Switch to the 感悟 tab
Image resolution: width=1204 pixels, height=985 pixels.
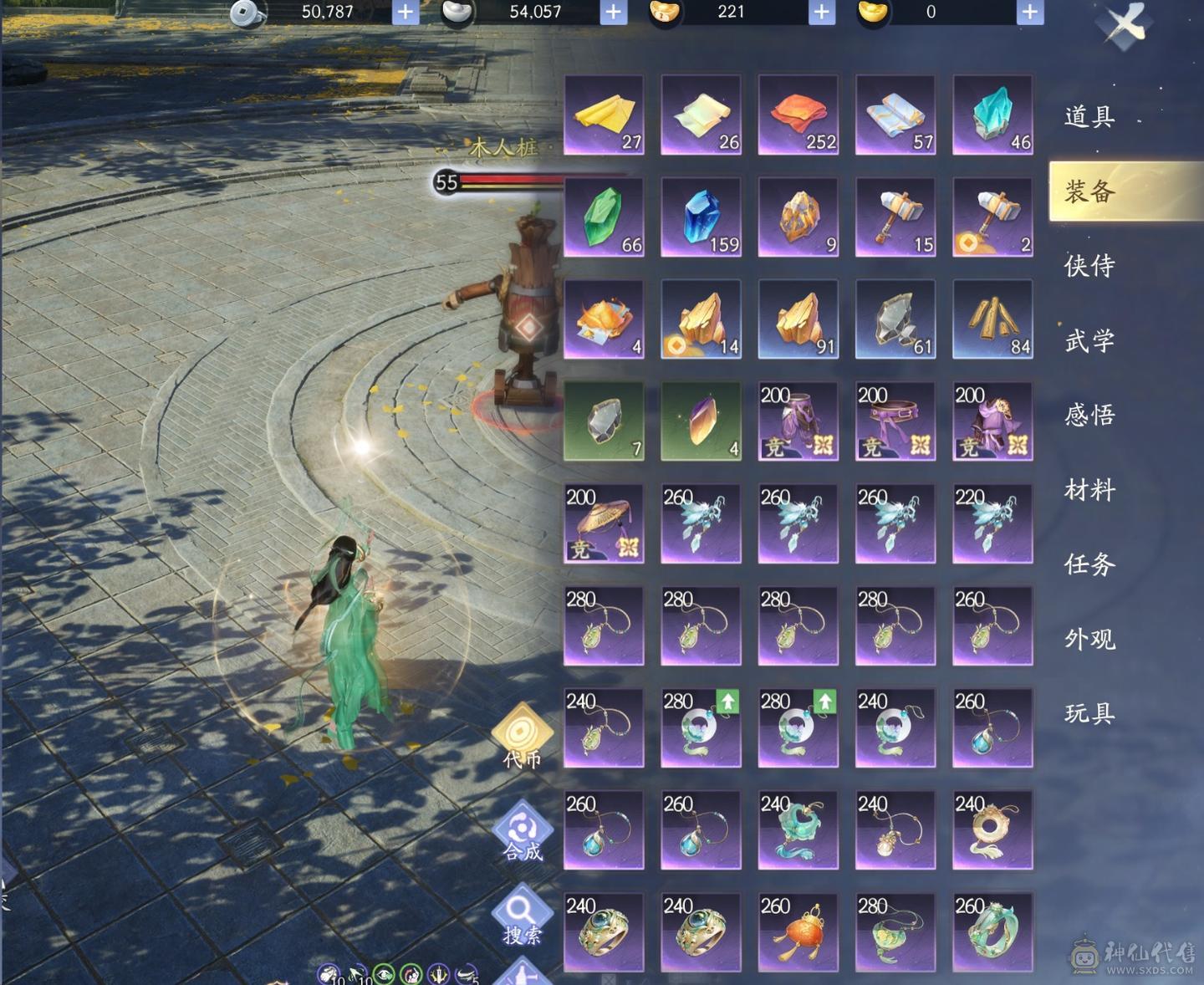[1089, 415]
